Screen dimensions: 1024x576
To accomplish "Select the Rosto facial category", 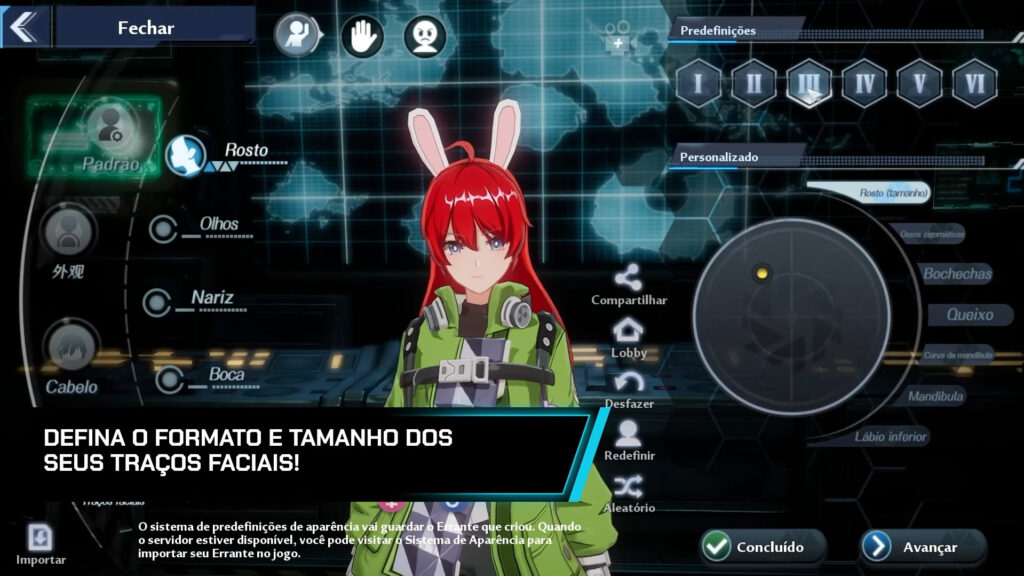I will 186,155.
